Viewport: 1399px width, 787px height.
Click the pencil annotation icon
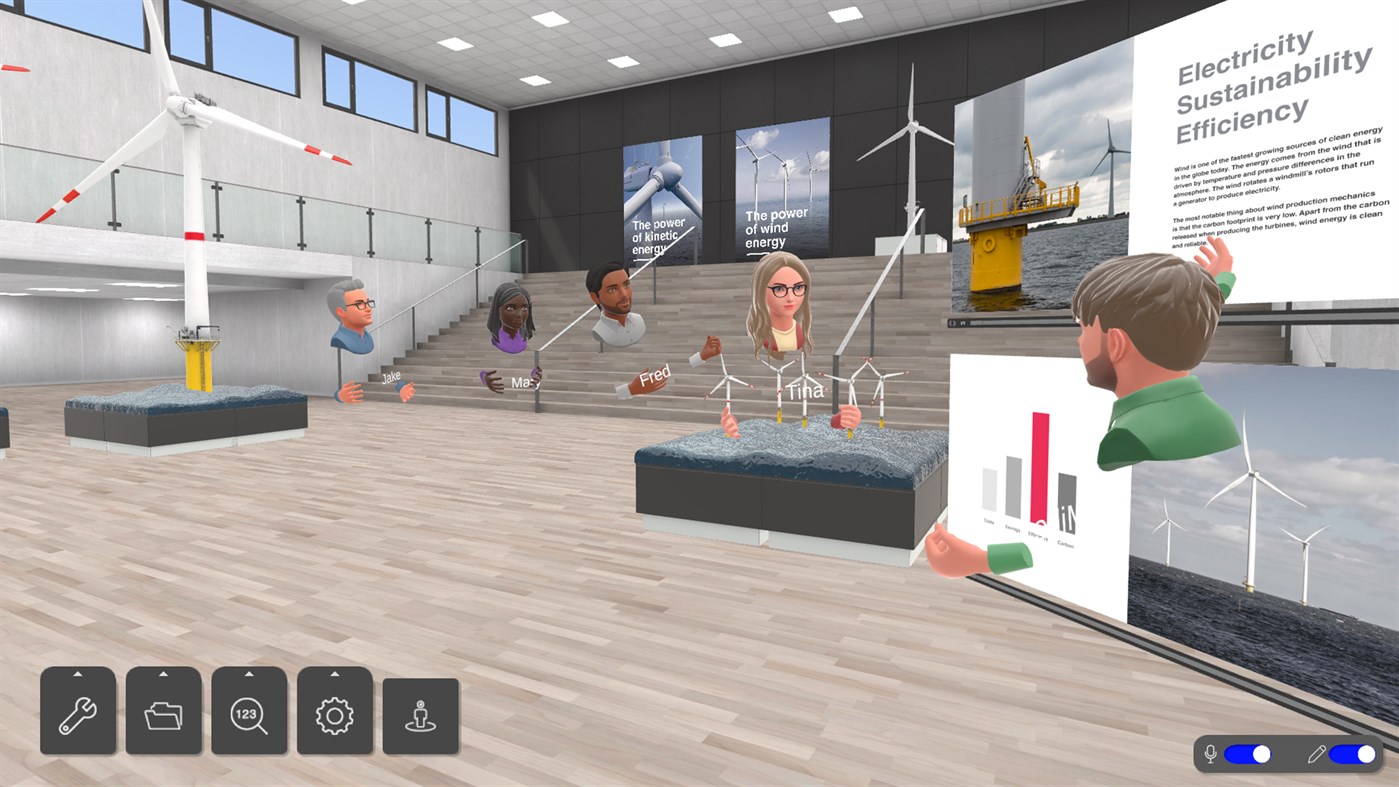[x=1317, y=754]
